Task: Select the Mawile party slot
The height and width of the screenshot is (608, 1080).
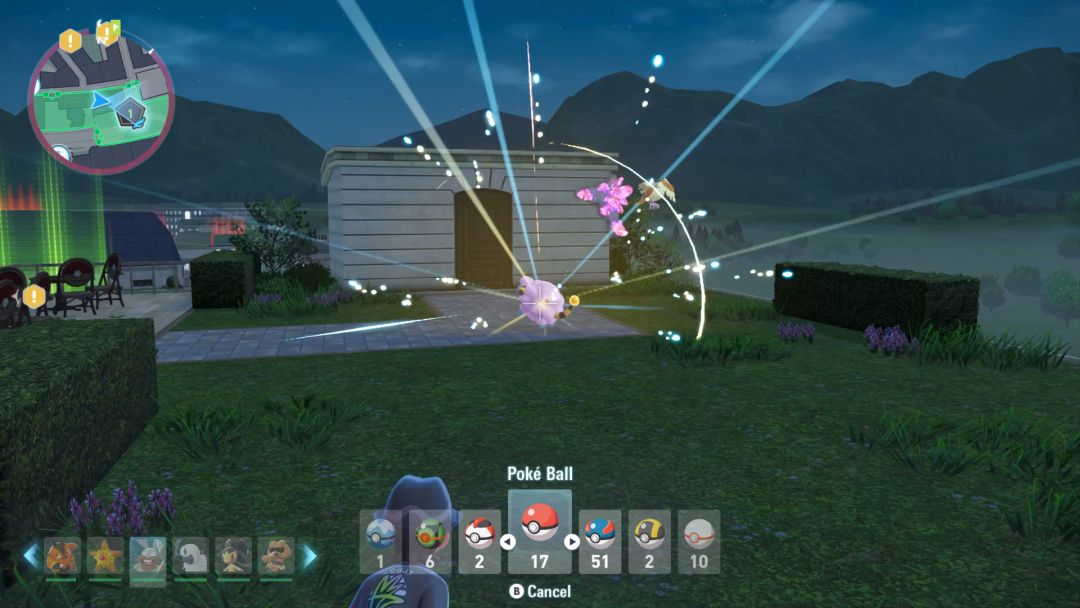Action: [234, 557]
